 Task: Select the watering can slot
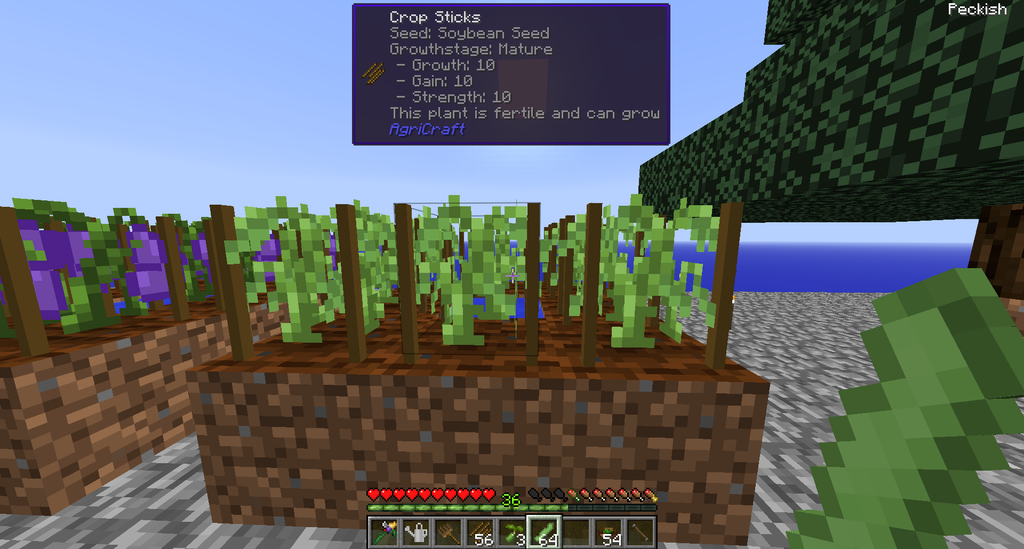(414, 532)
